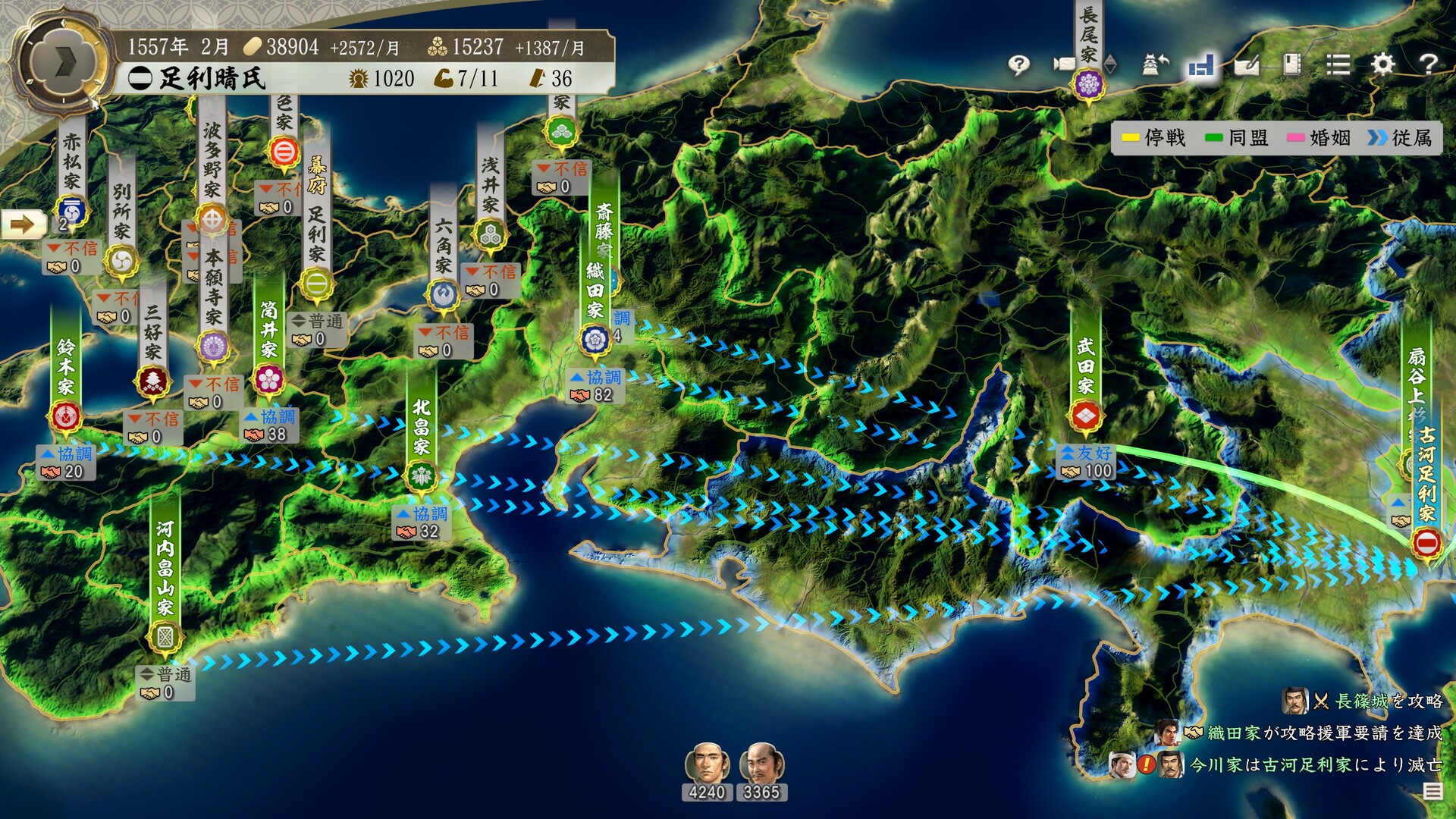1456x819 pixels.
Task: Select the 鈴木家 clan crest marker
Action: [65, 416]
